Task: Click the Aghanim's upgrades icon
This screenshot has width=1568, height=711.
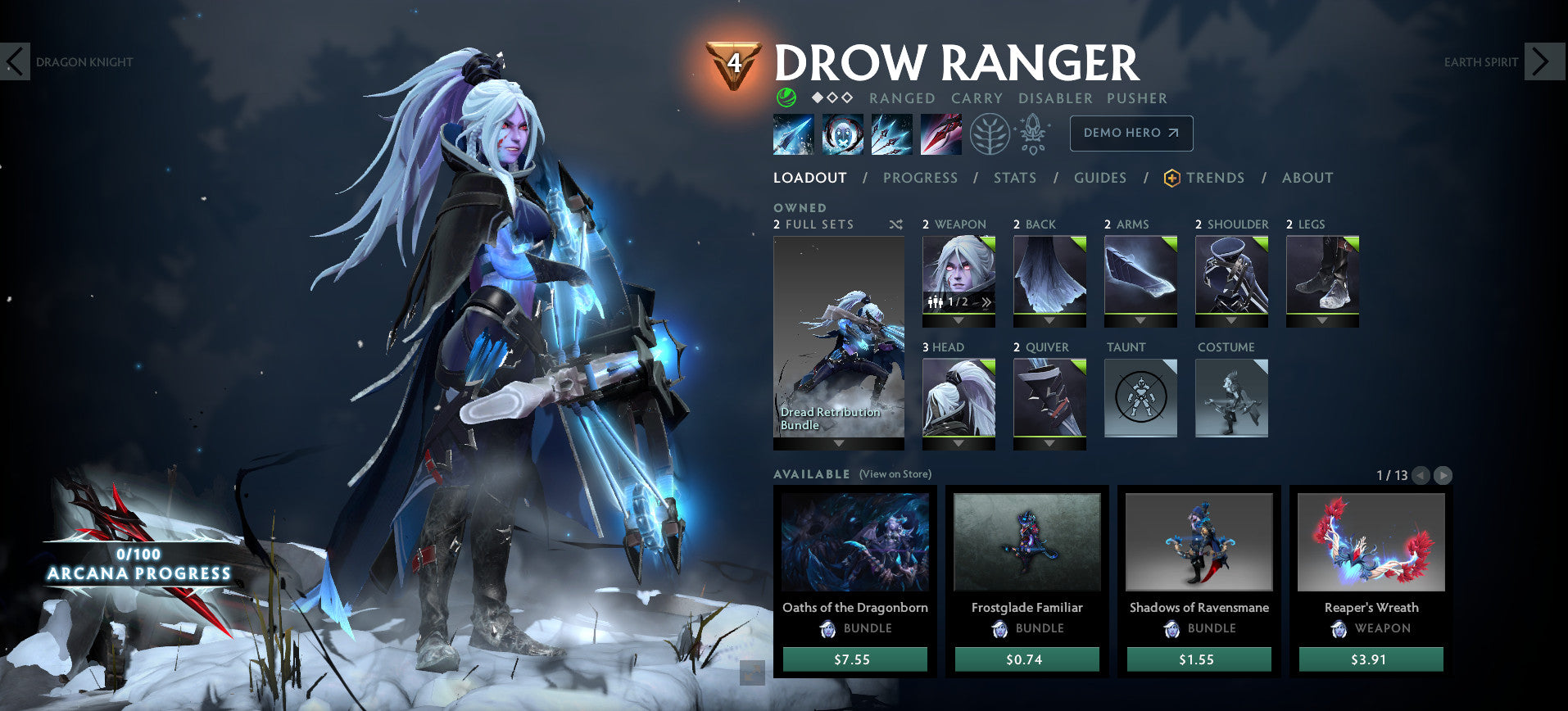Action: click(x=1034, y=134)
